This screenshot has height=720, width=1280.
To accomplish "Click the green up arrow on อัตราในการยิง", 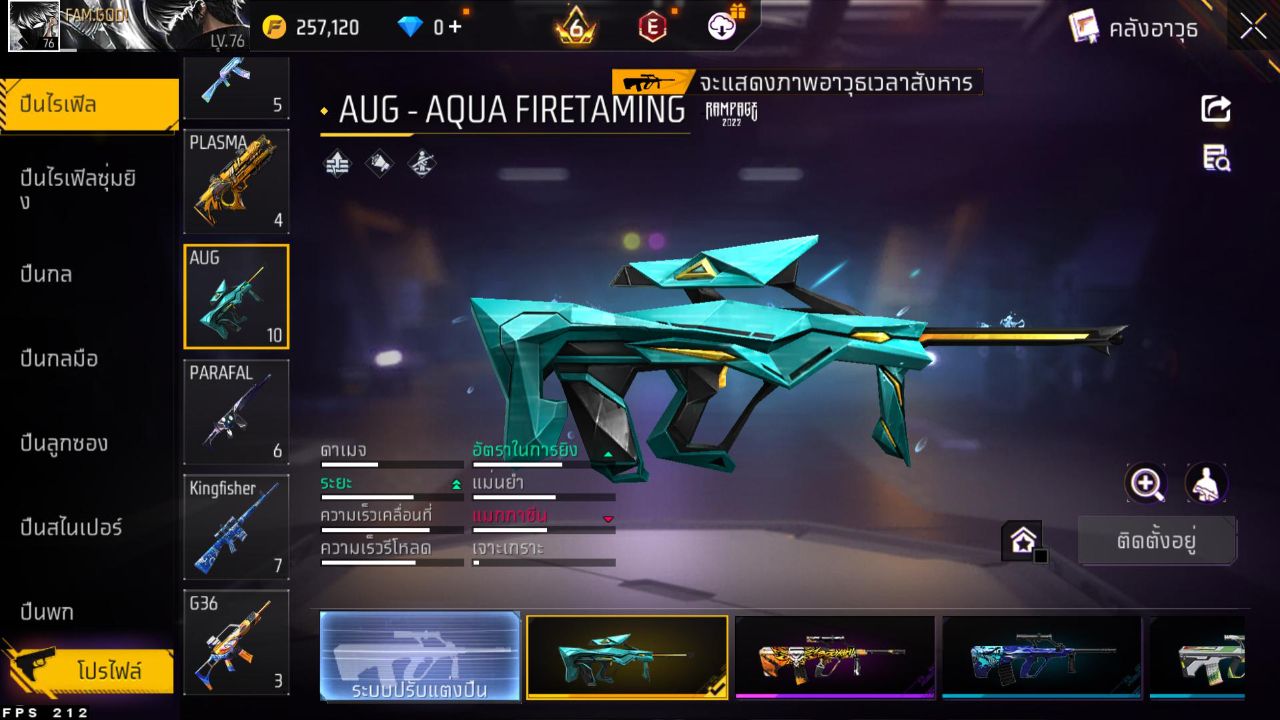I will pos(608,453).
